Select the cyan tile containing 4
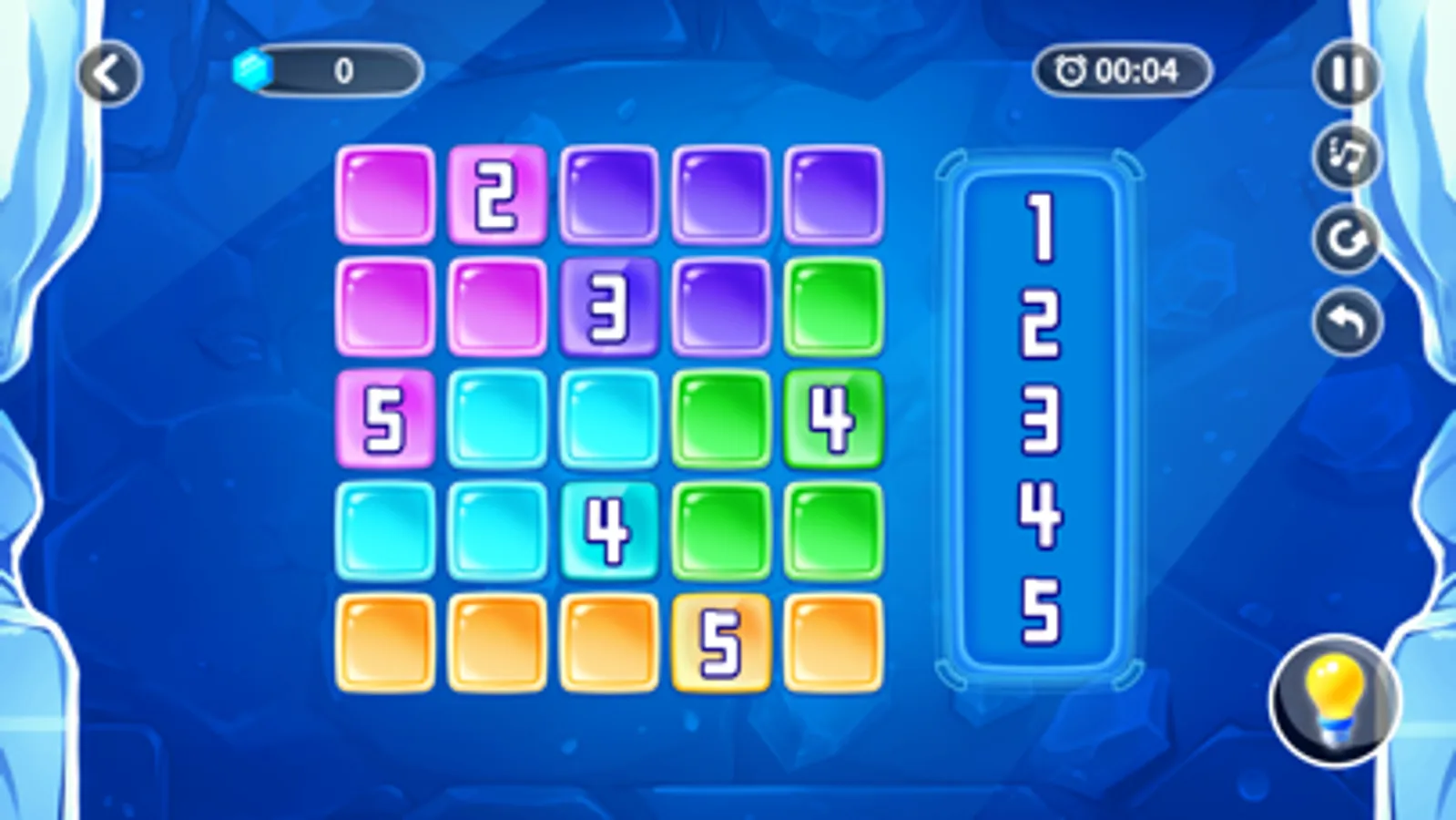Screen dimensions: 1456x820 (x=608, y=530)
